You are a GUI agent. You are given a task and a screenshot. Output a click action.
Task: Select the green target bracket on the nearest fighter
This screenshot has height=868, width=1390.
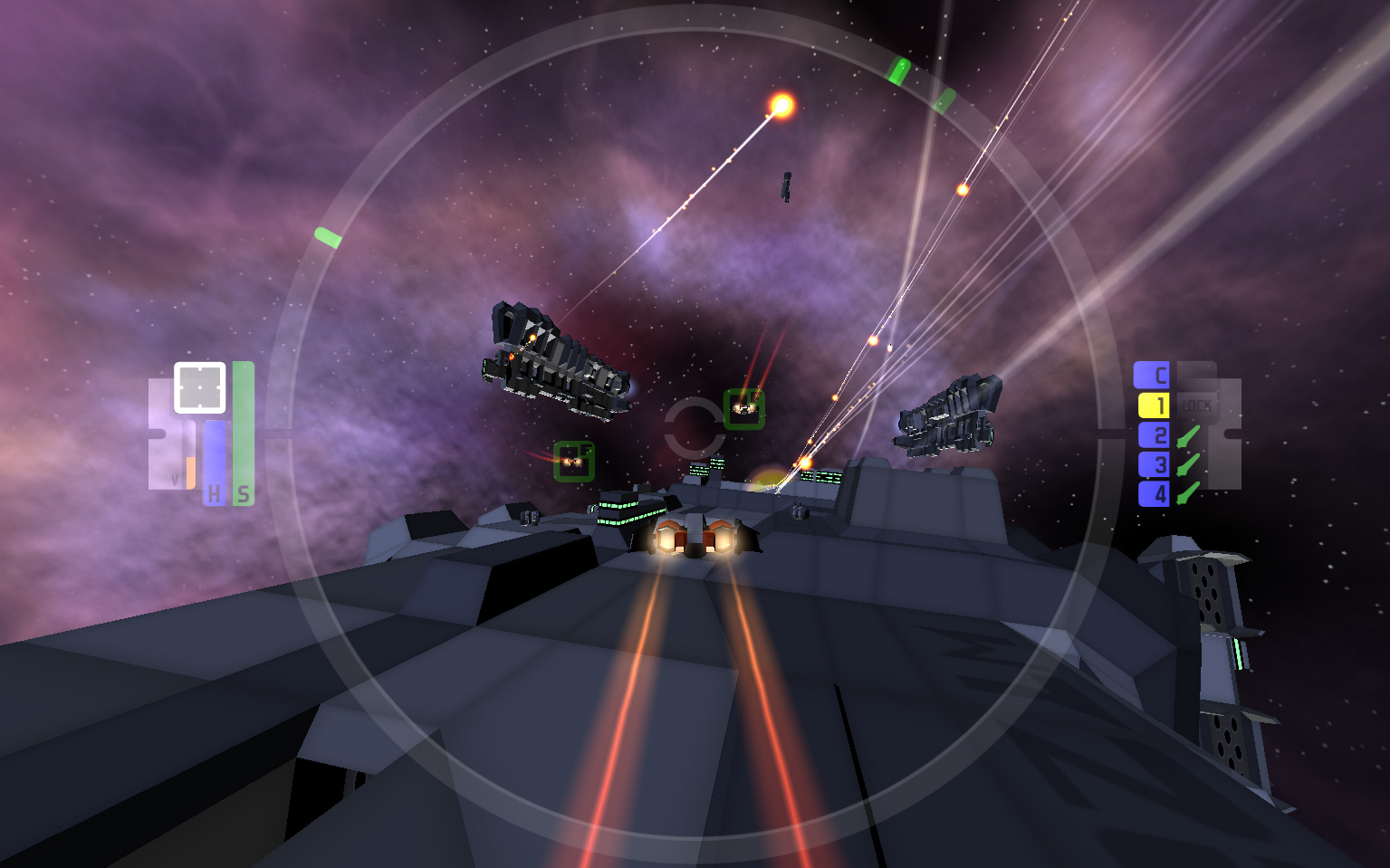coord(746,409)
